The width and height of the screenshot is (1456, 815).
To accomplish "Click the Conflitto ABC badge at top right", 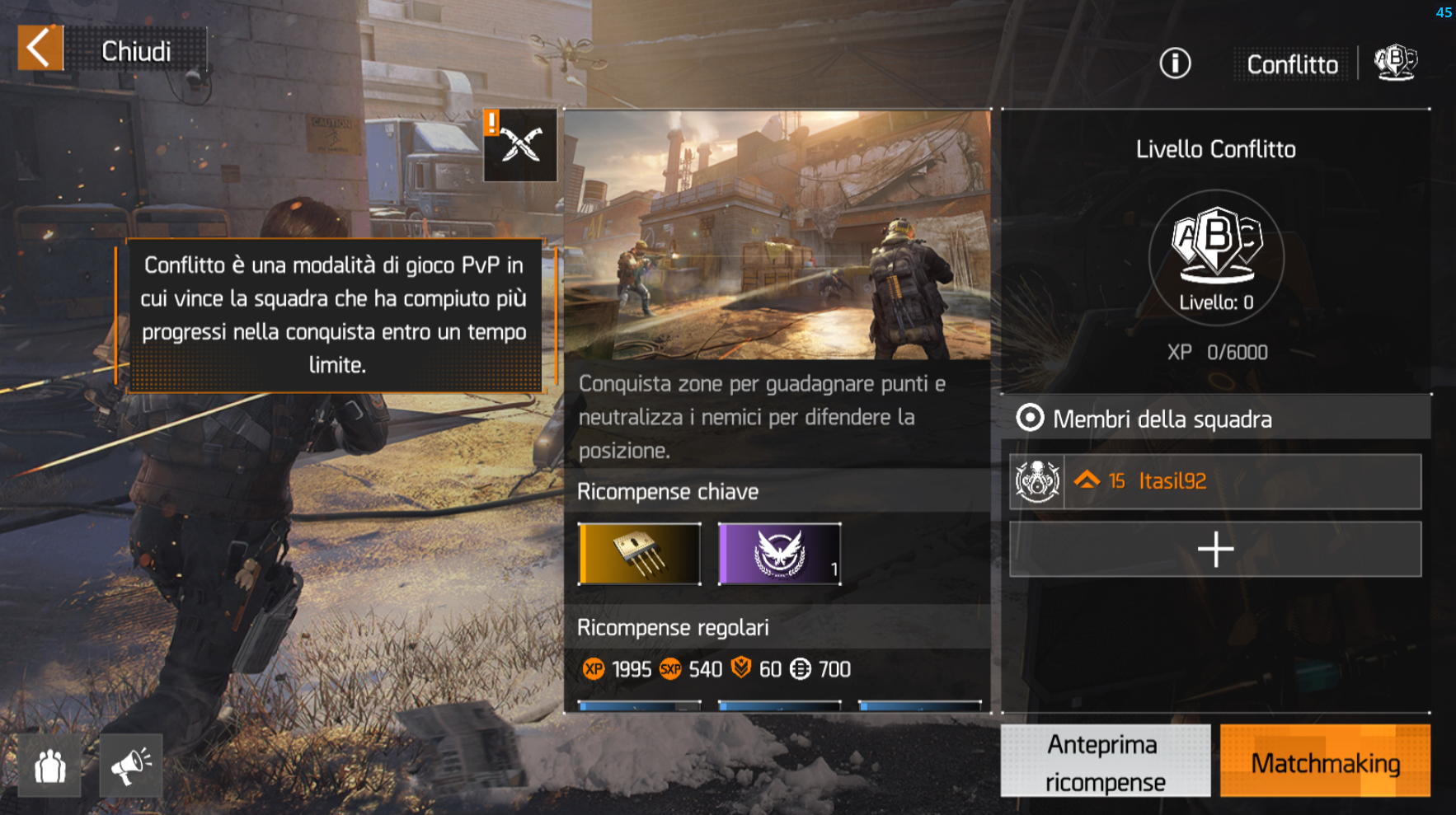I will pos(1395,63).
